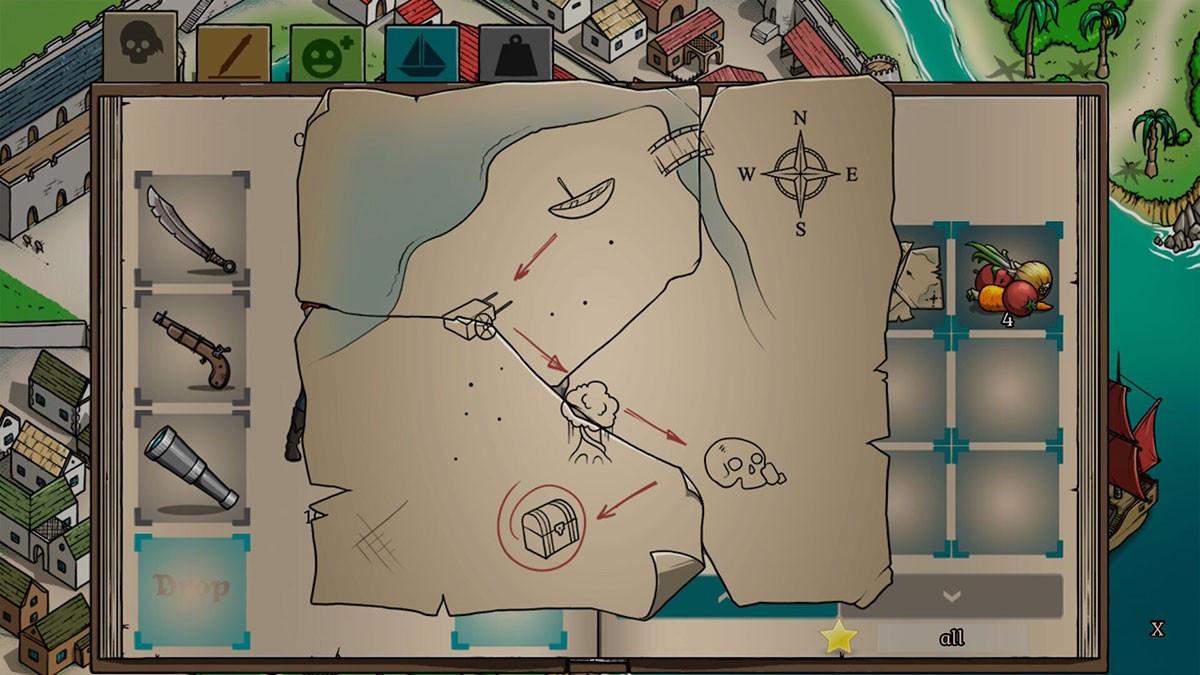Screen dimensions: 1200x675
Task: Select the sailing ship tab
Action: (x=421, y=54)
